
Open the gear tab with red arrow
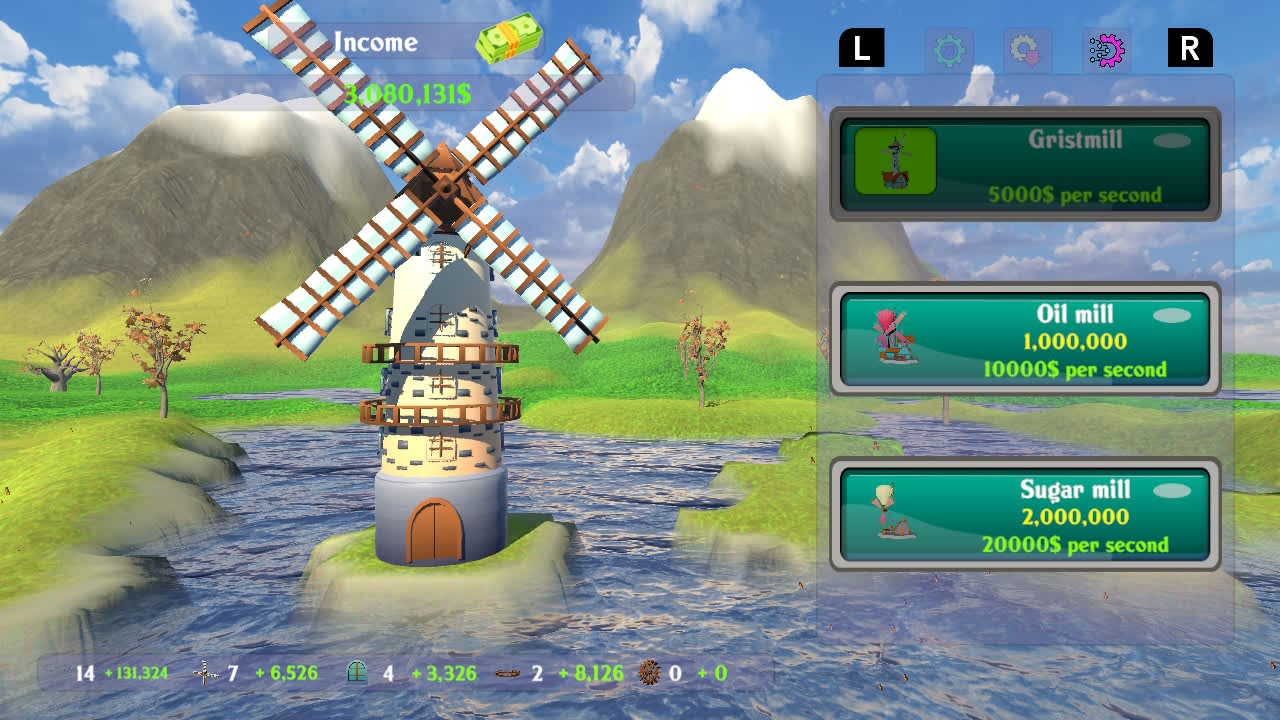coord(1027,48)
